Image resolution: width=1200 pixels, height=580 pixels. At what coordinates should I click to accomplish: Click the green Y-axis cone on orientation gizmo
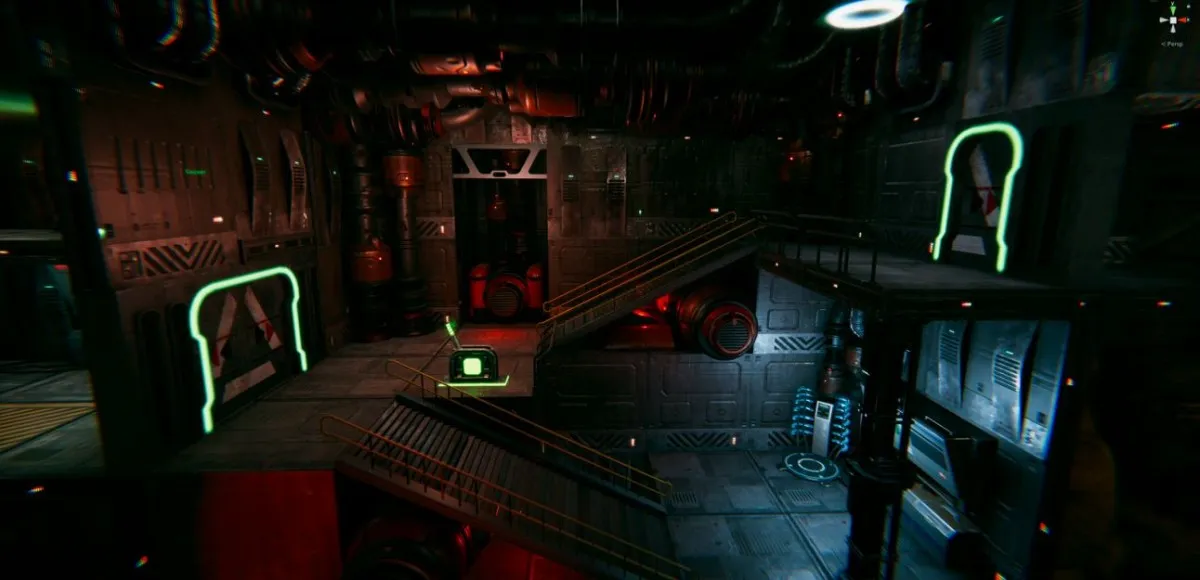pos(1171,10)
